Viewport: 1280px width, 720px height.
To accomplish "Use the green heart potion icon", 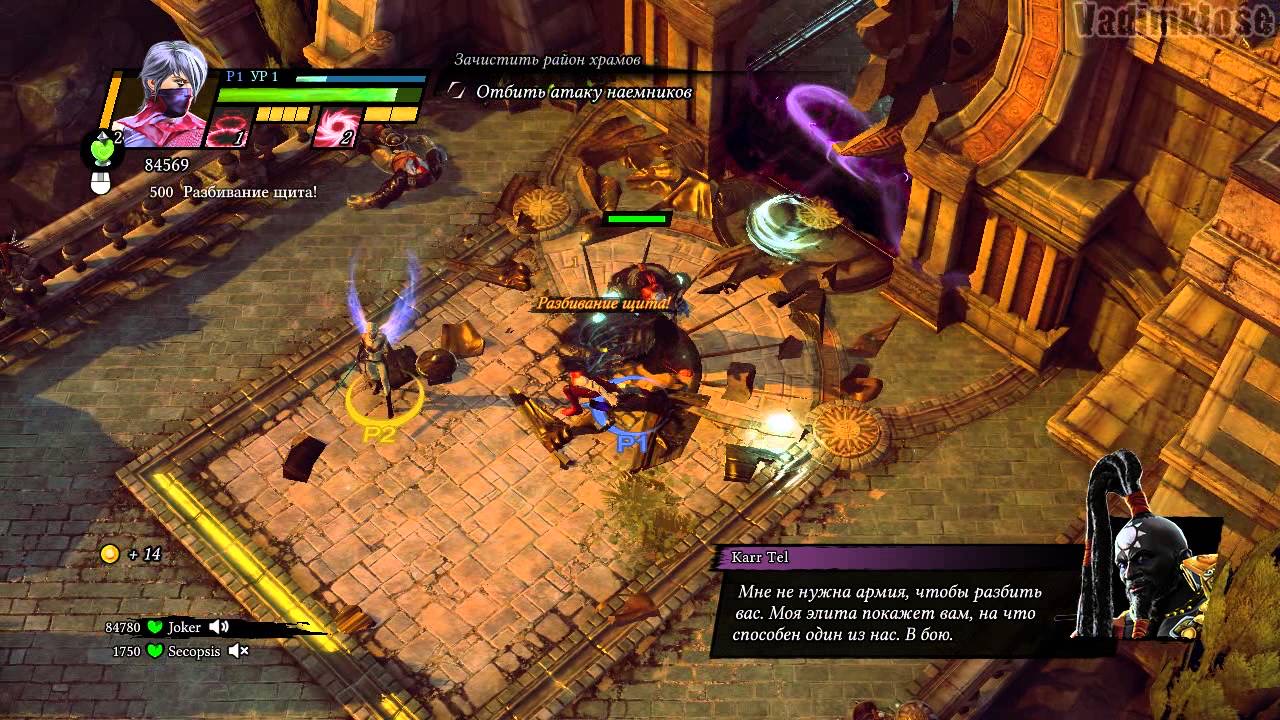I will coord(104,149).
